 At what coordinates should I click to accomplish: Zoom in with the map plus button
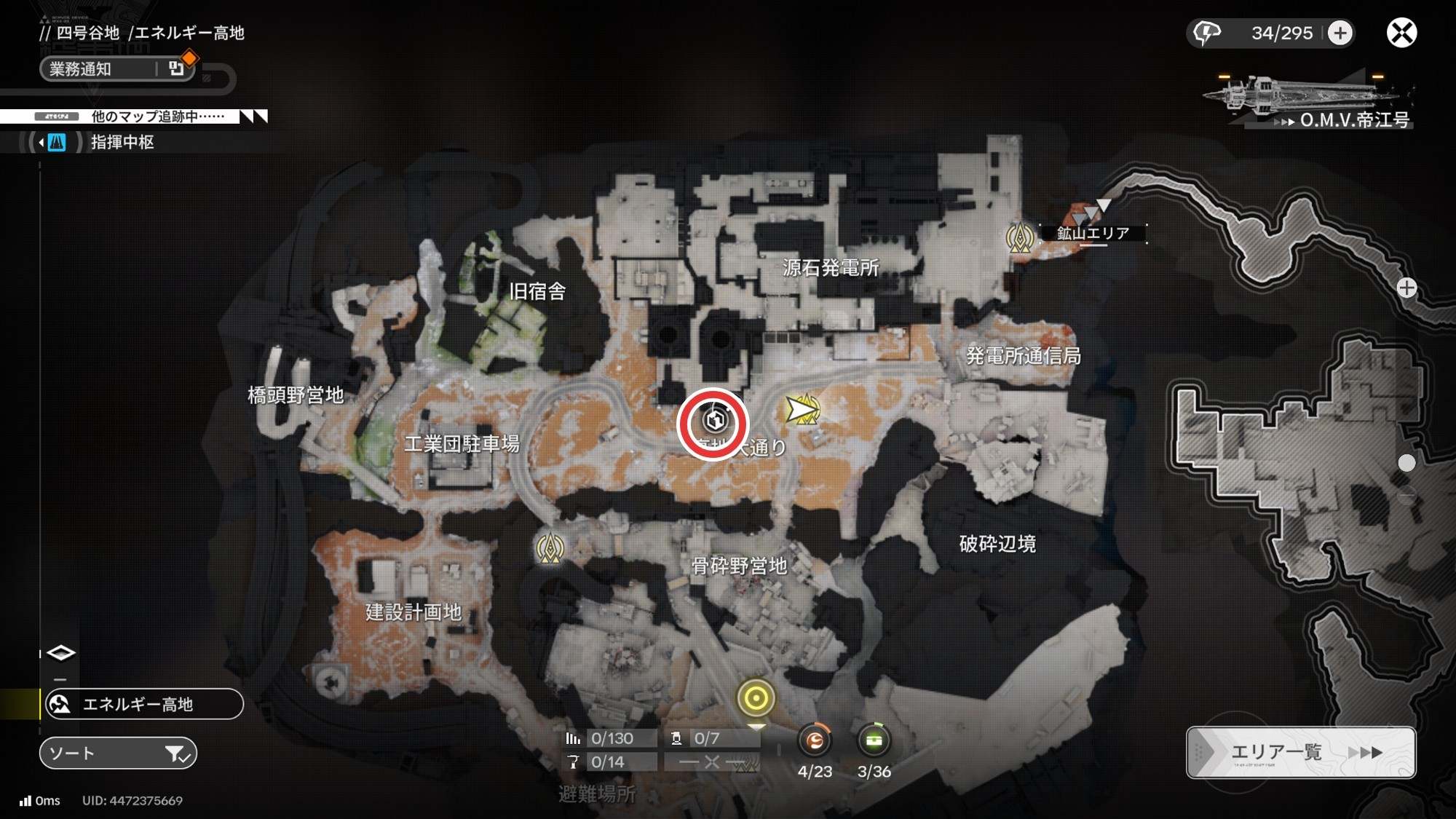click(x=1406, y=288)
